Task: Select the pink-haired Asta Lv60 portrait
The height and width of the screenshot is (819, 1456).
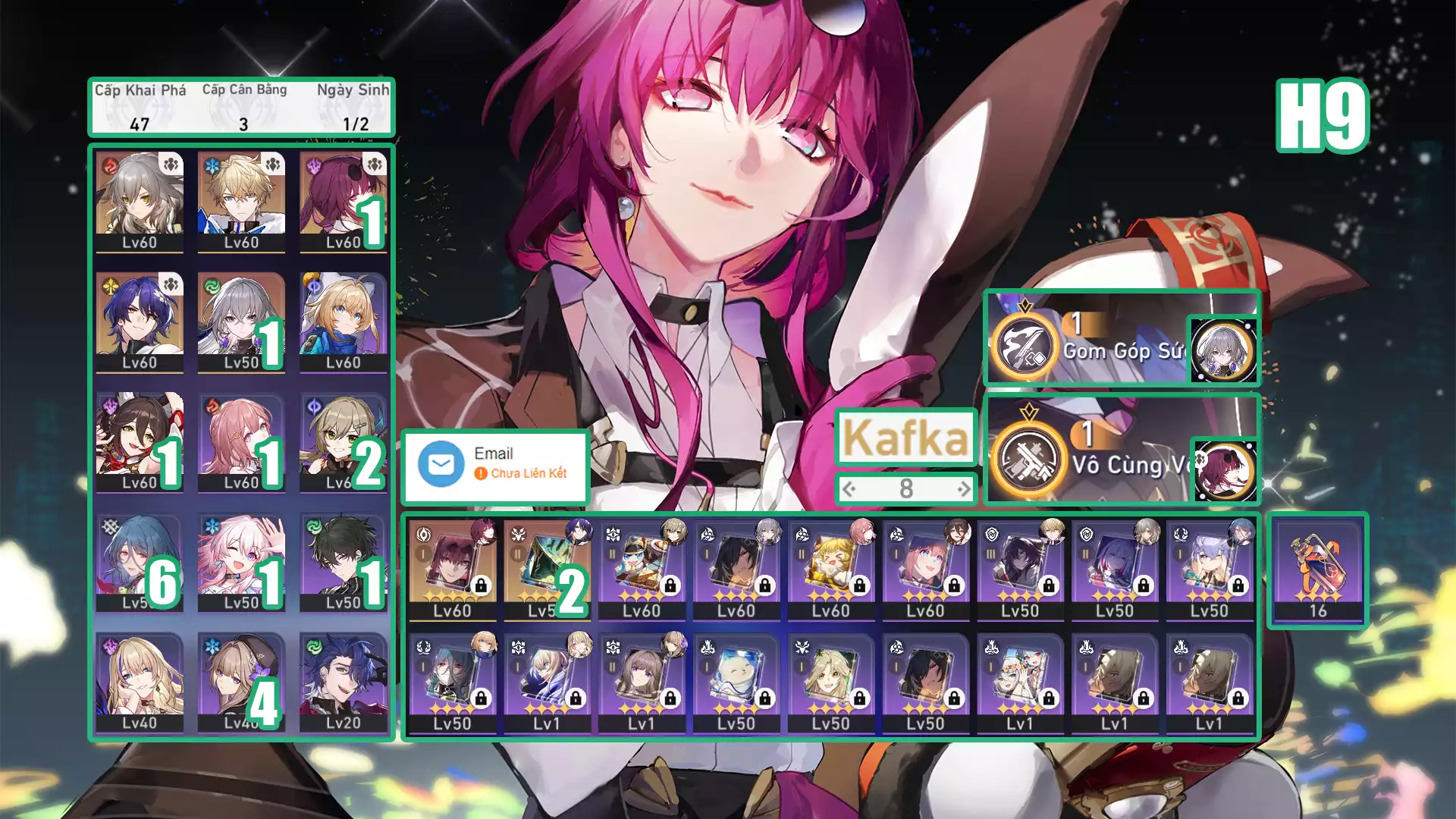Action: (241, 441)
